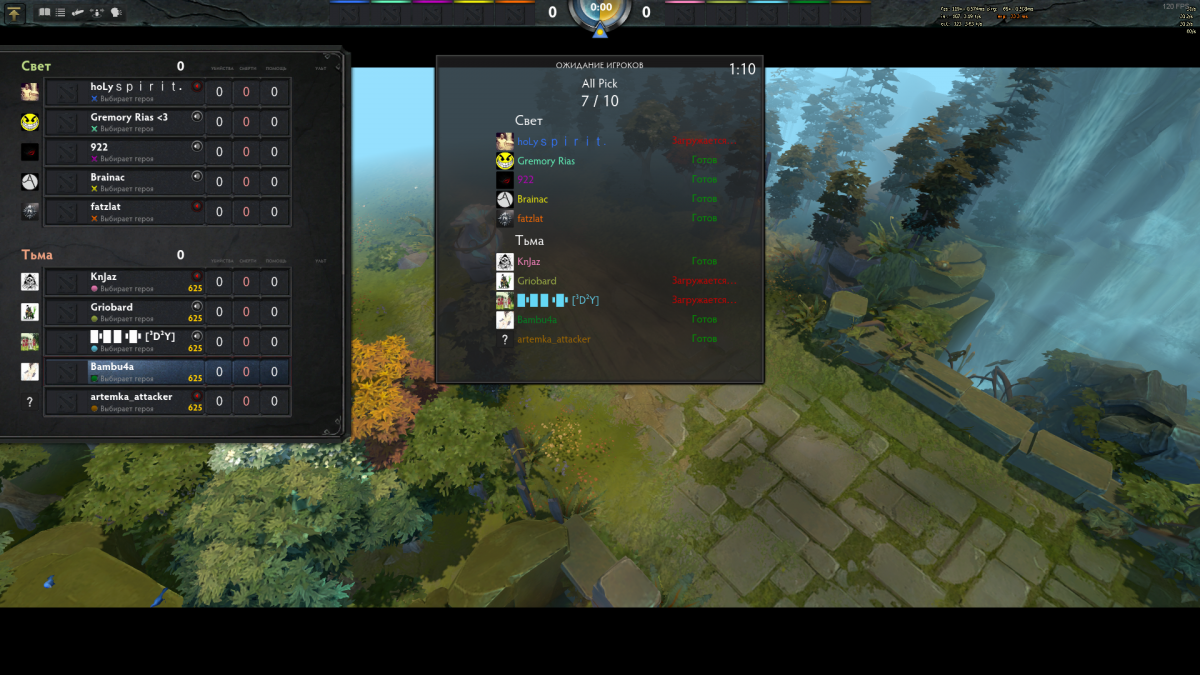Image resolution: width=1200 pixels, height=675 pixels.
Task: Toggle artemka_attacker's mute icon
Action: [197, 396]
